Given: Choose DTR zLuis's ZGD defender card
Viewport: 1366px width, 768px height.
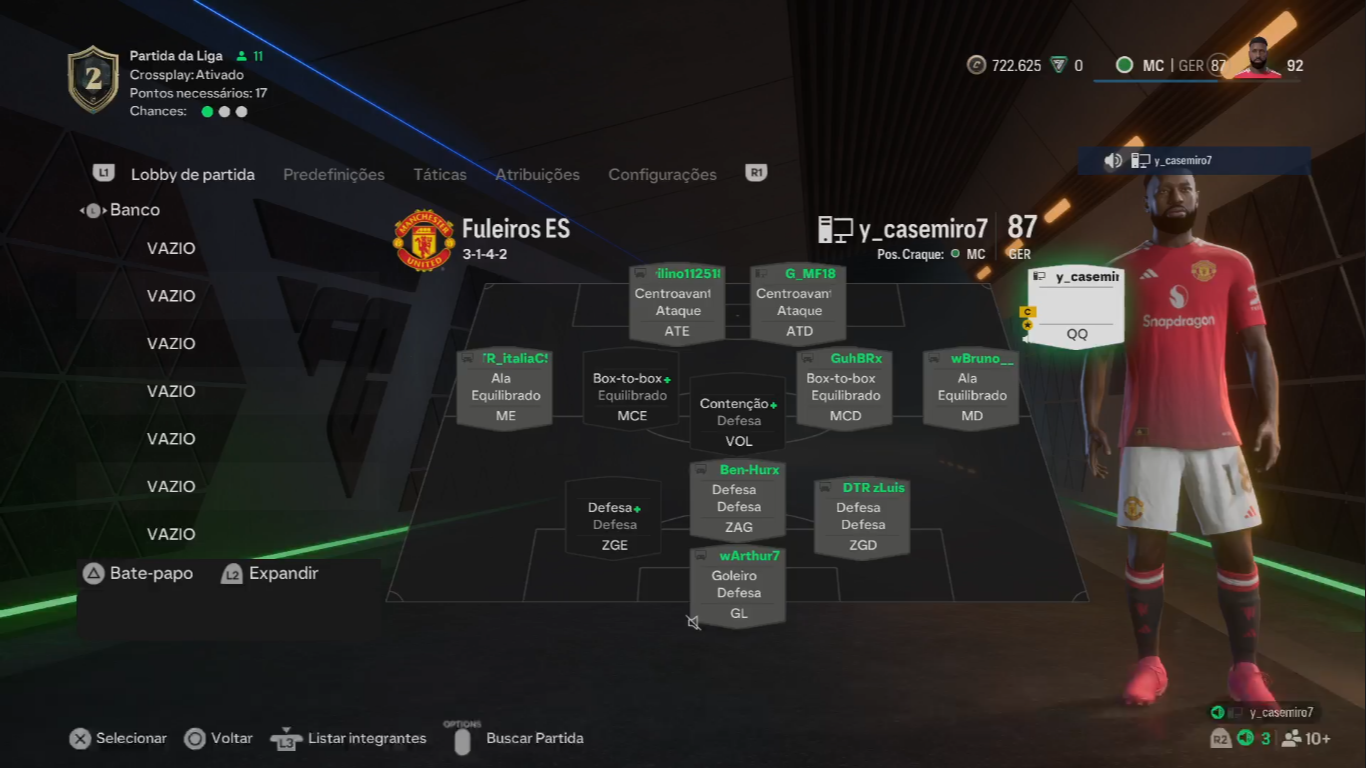Looking at the screenshot, I should tap(862, 518).
